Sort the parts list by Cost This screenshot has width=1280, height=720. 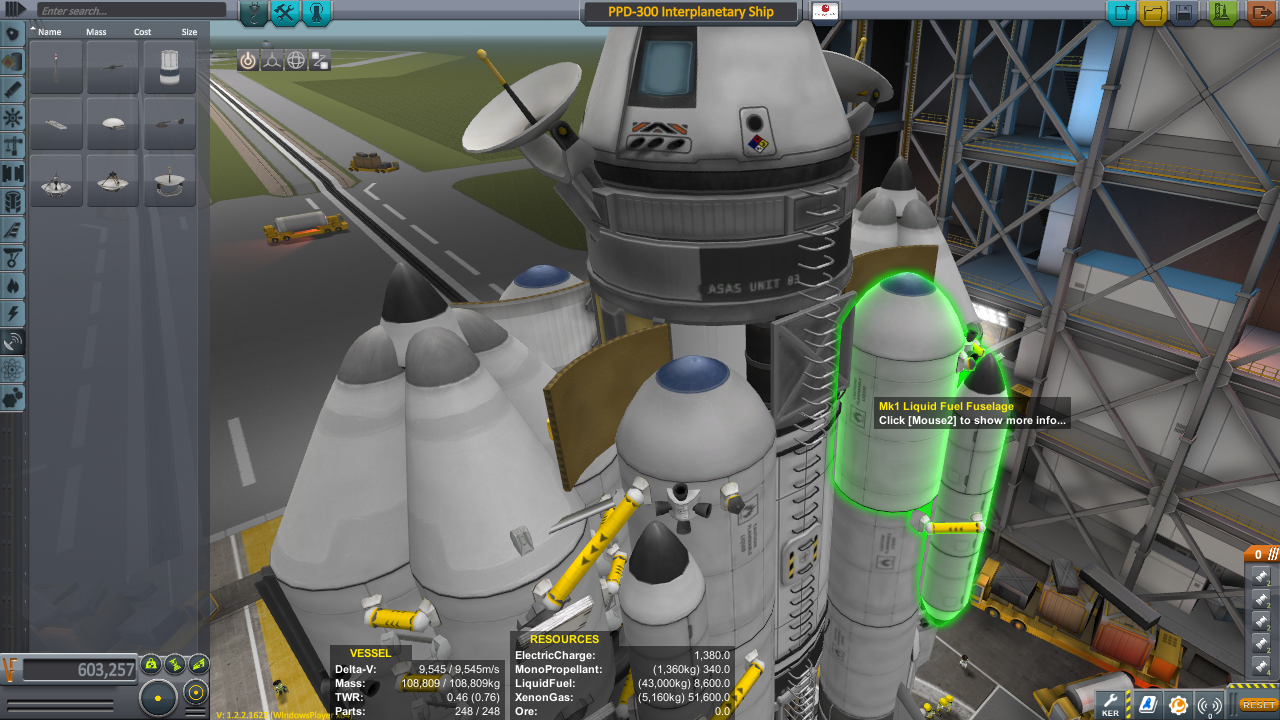click(143, 32)
